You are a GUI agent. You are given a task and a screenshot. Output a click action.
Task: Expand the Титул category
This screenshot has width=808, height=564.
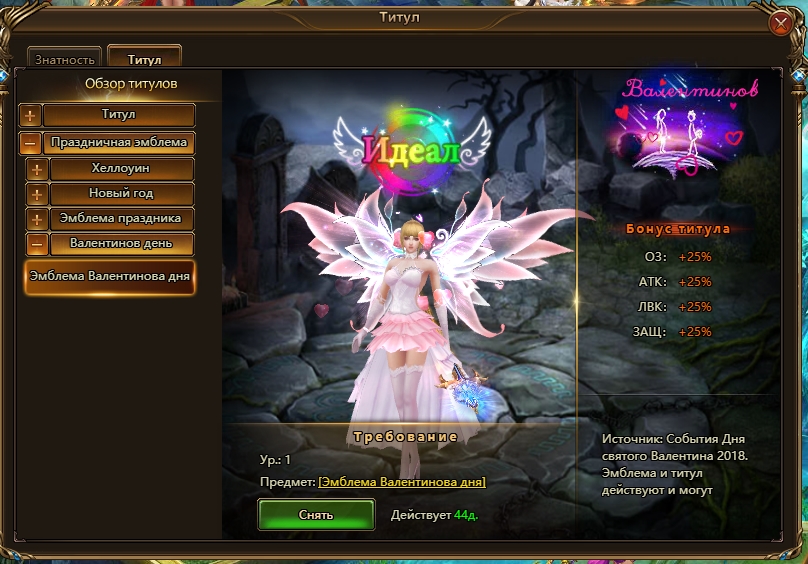tap(31, 116)
